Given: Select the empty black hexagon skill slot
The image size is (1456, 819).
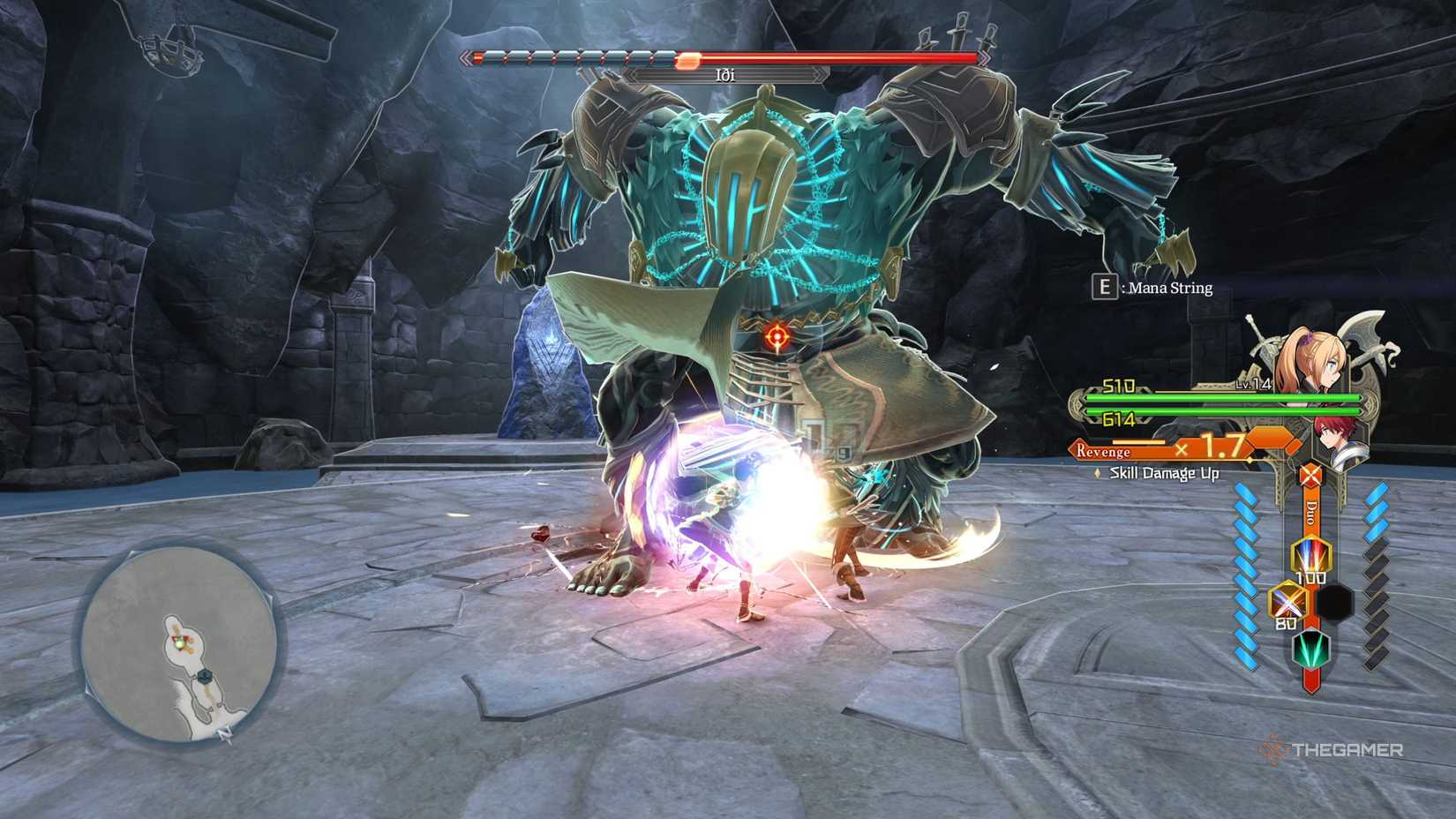Looking at the screenshot, I should [x=1334, y=603].
